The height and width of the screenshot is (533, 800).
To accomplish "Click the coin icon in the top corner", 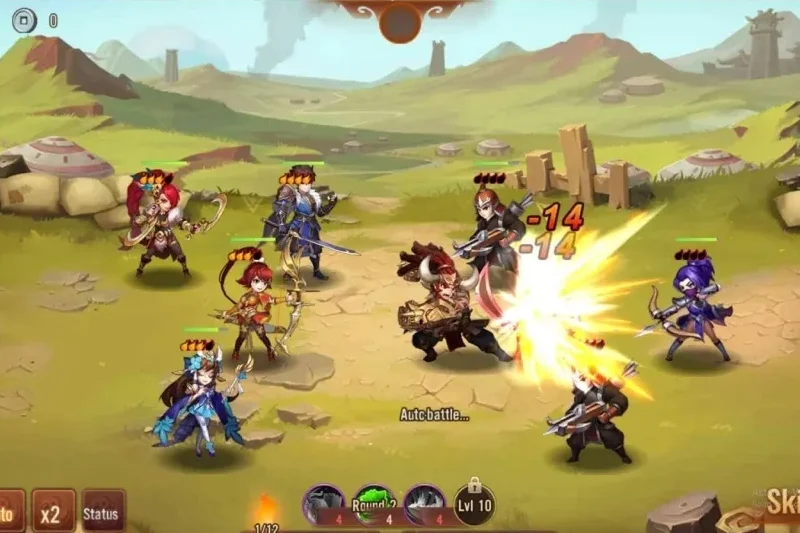I will click(24, 19).
